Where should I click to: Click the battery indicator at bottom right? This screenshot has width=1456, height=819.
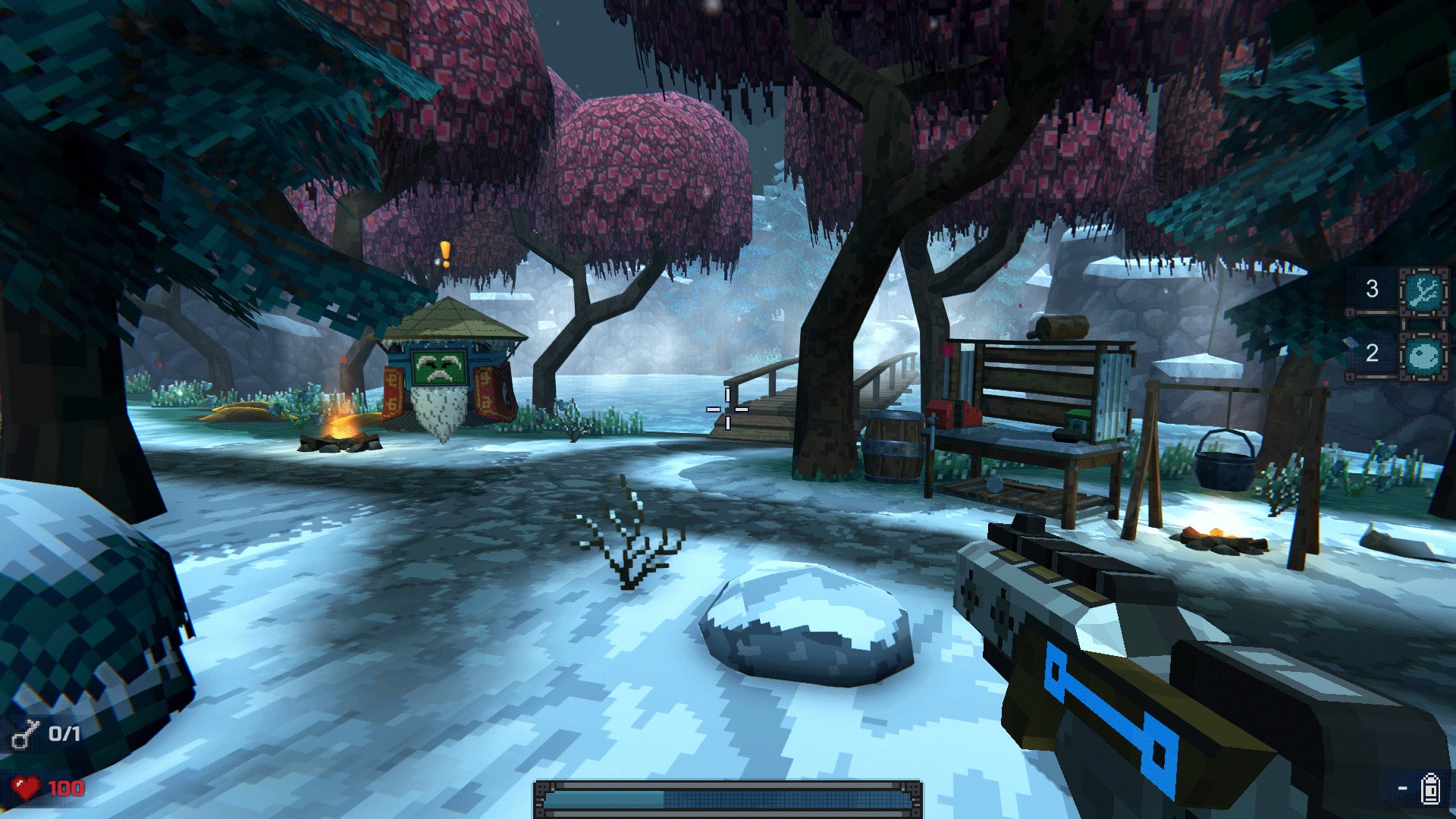click(x=1430, y=789)
